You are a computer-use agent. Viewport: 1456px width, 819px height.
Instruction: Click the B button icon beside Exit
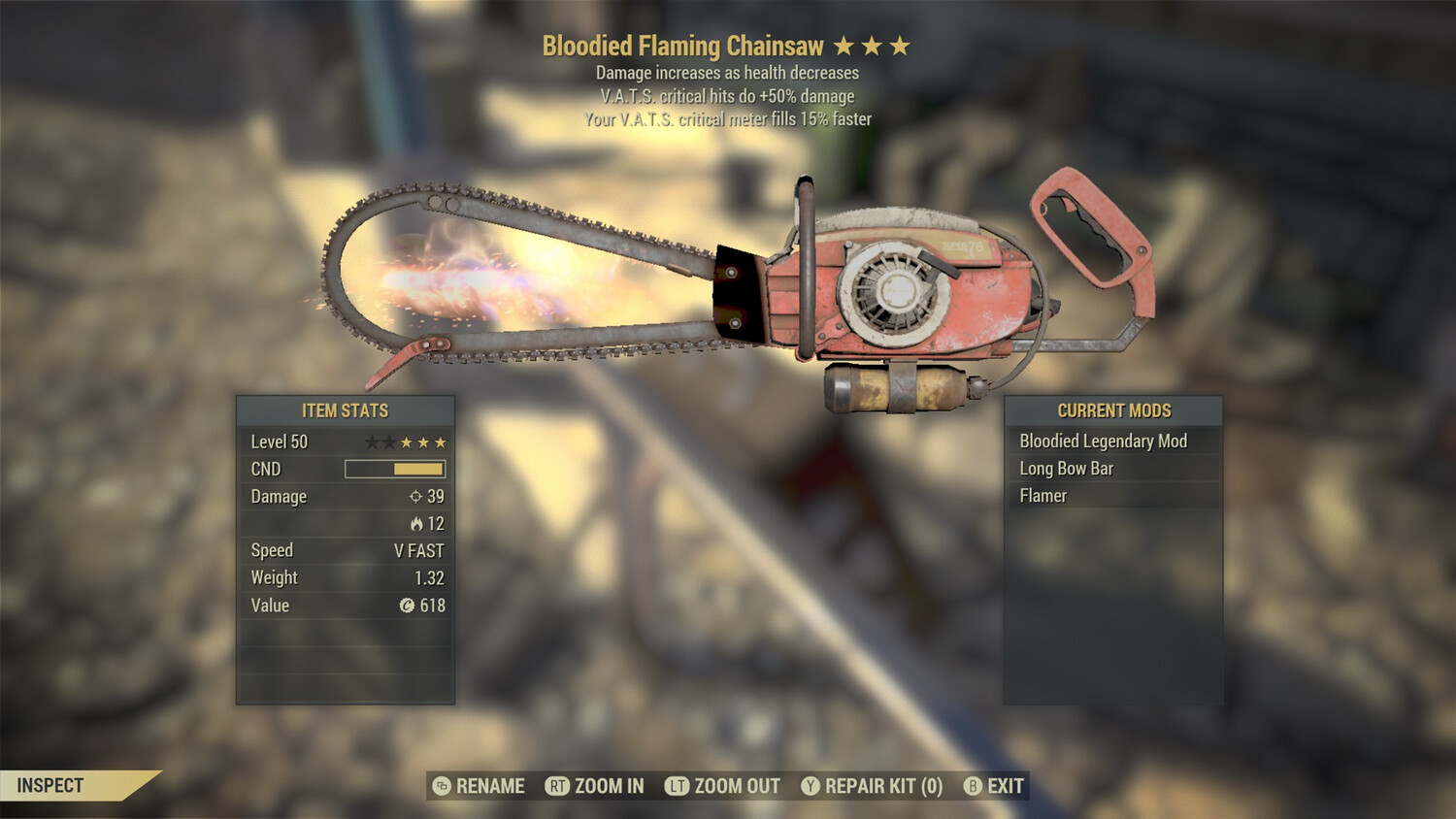pyautogui.click(x=974, y=786)
